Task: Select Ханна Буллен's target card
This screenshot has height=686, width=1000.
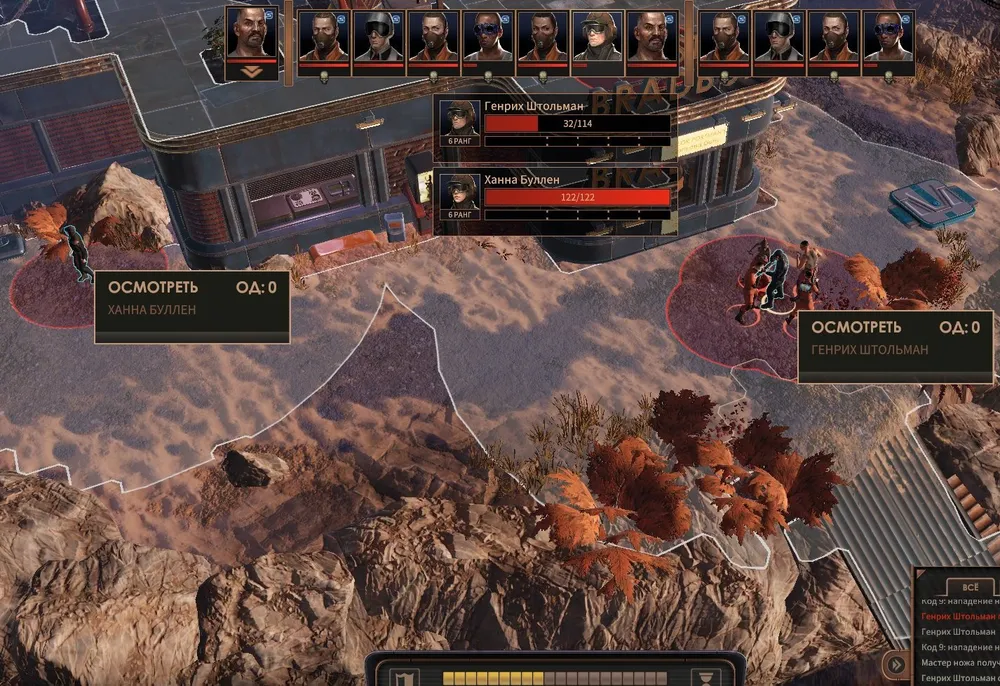Action: point(556,194)
